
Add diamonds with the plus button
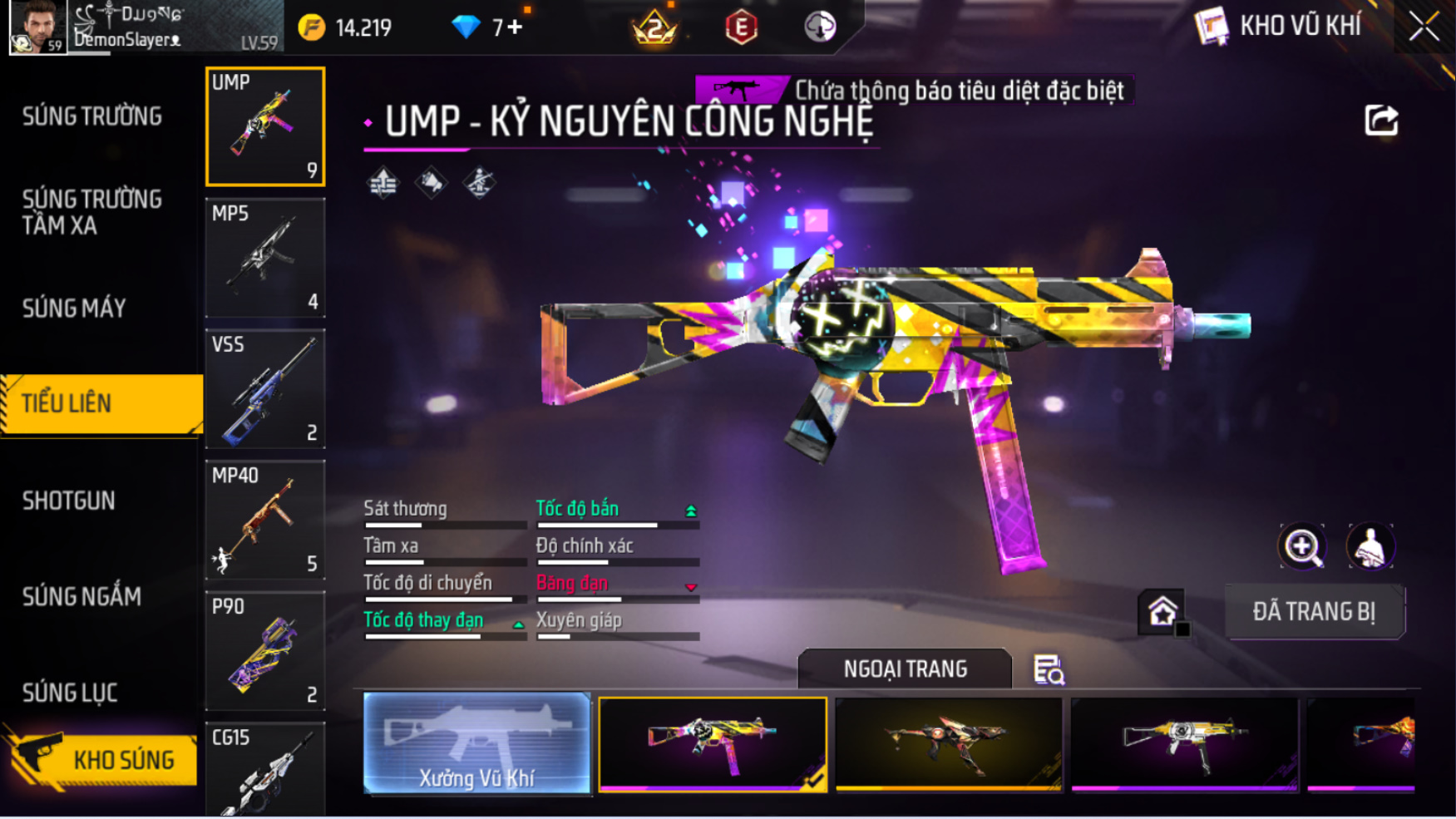pos(516,27)
